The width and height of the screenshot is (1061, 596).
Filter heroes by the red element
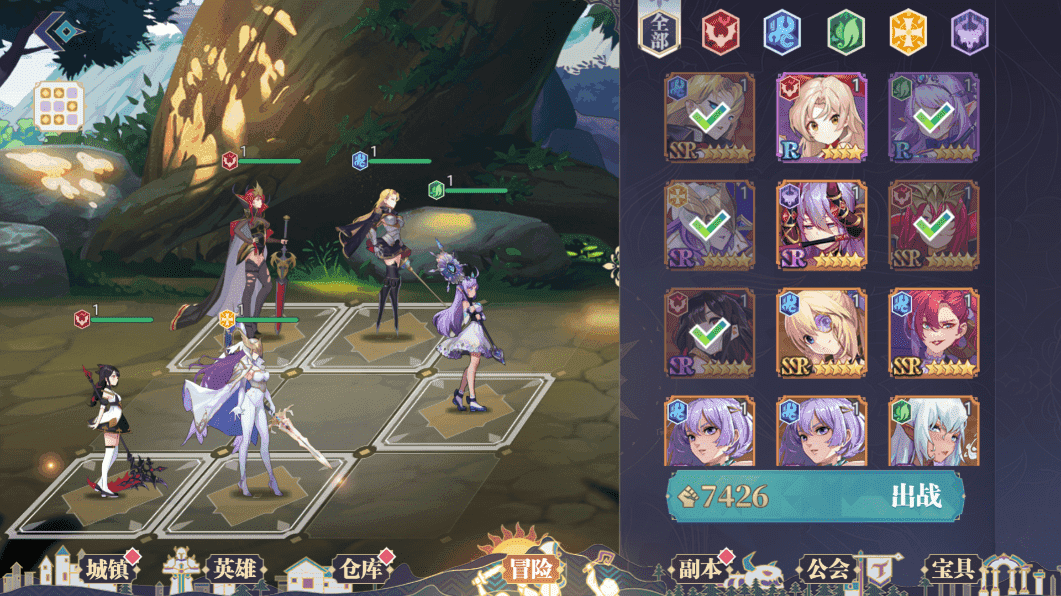pyautogui.click(x=719, y=32)
